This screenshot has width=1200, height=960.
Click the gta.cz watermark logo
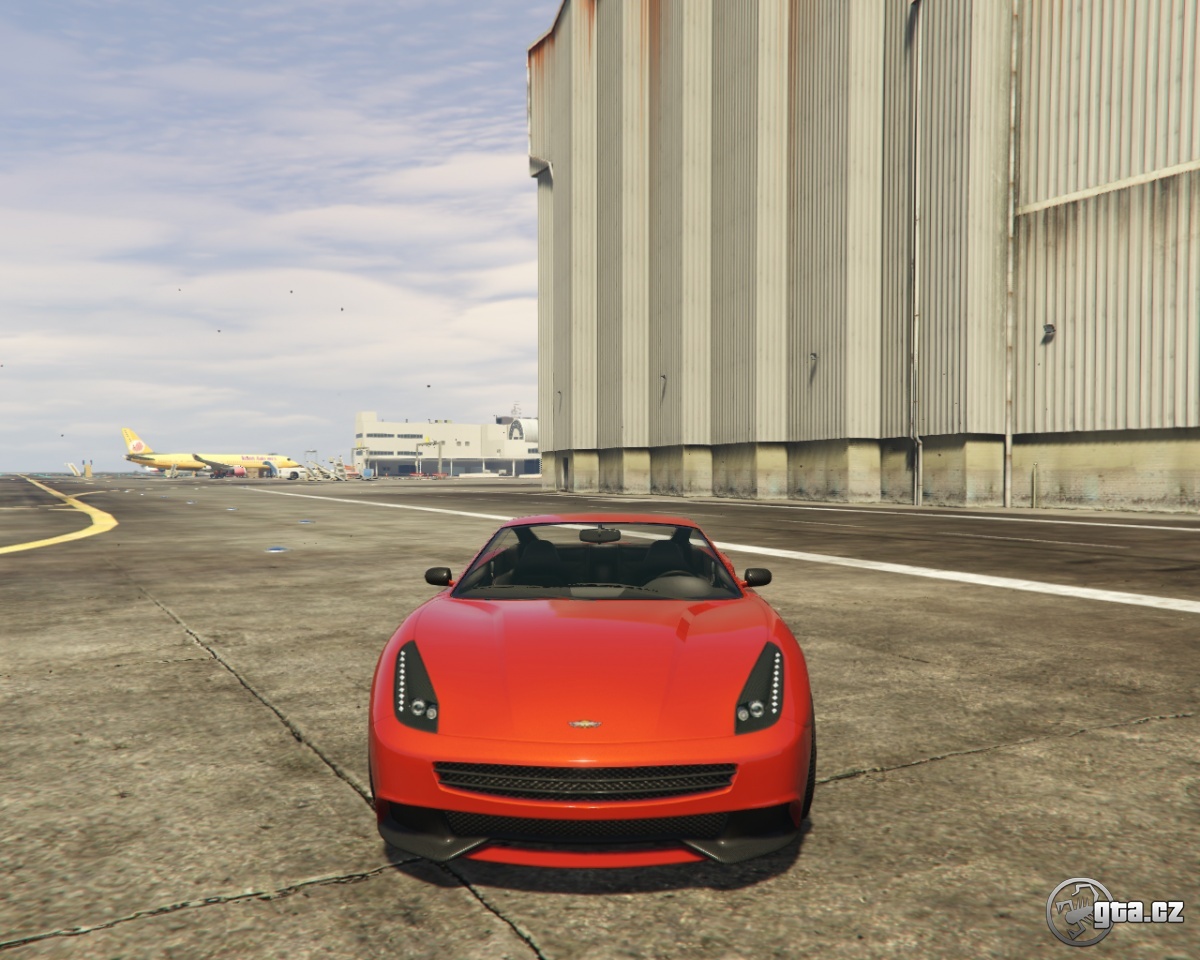pyautogui.click(x=1113, y=911)
